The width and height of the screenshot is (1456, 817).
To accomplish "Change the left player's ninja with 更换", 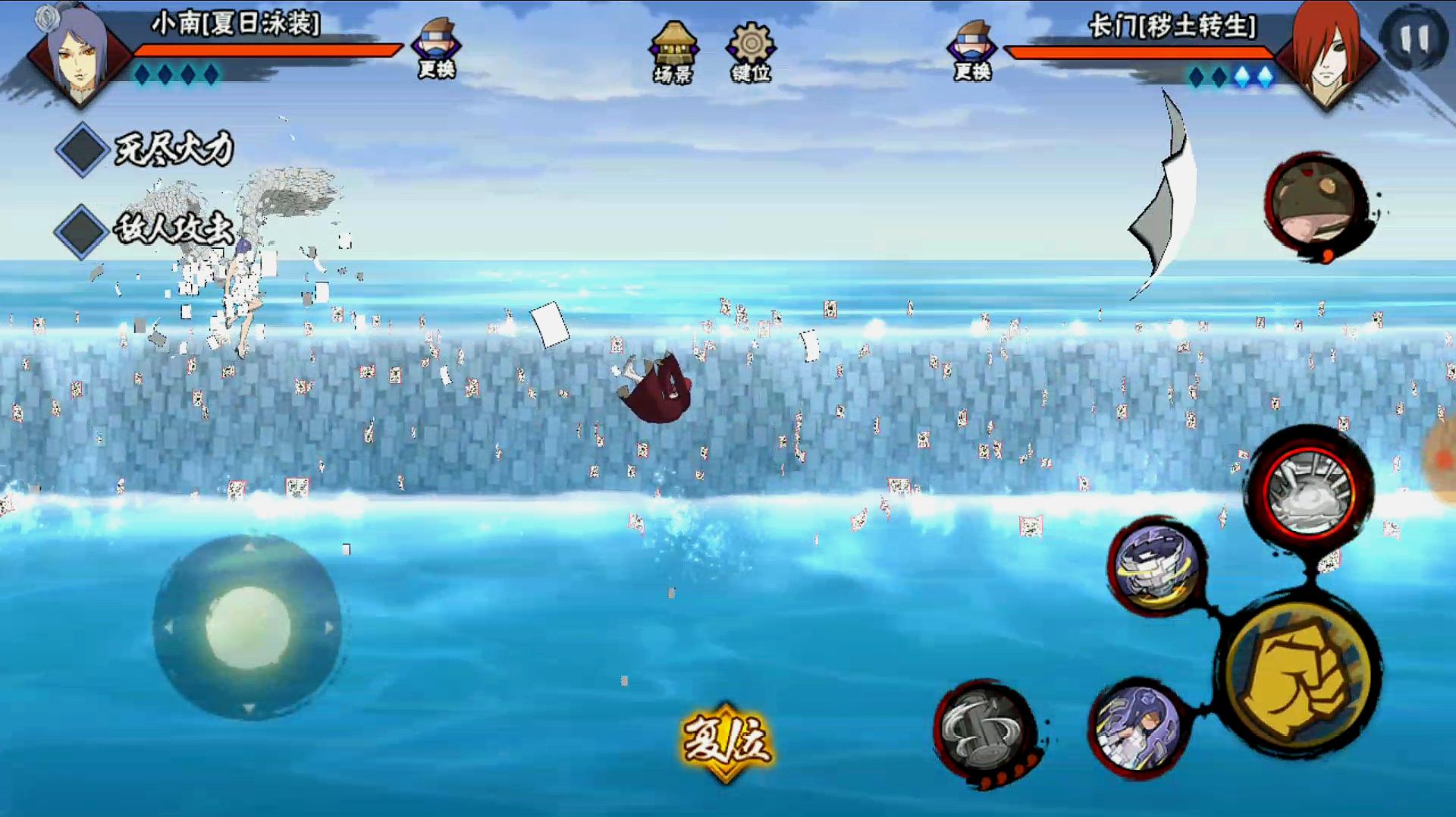I will coord(437,49).
